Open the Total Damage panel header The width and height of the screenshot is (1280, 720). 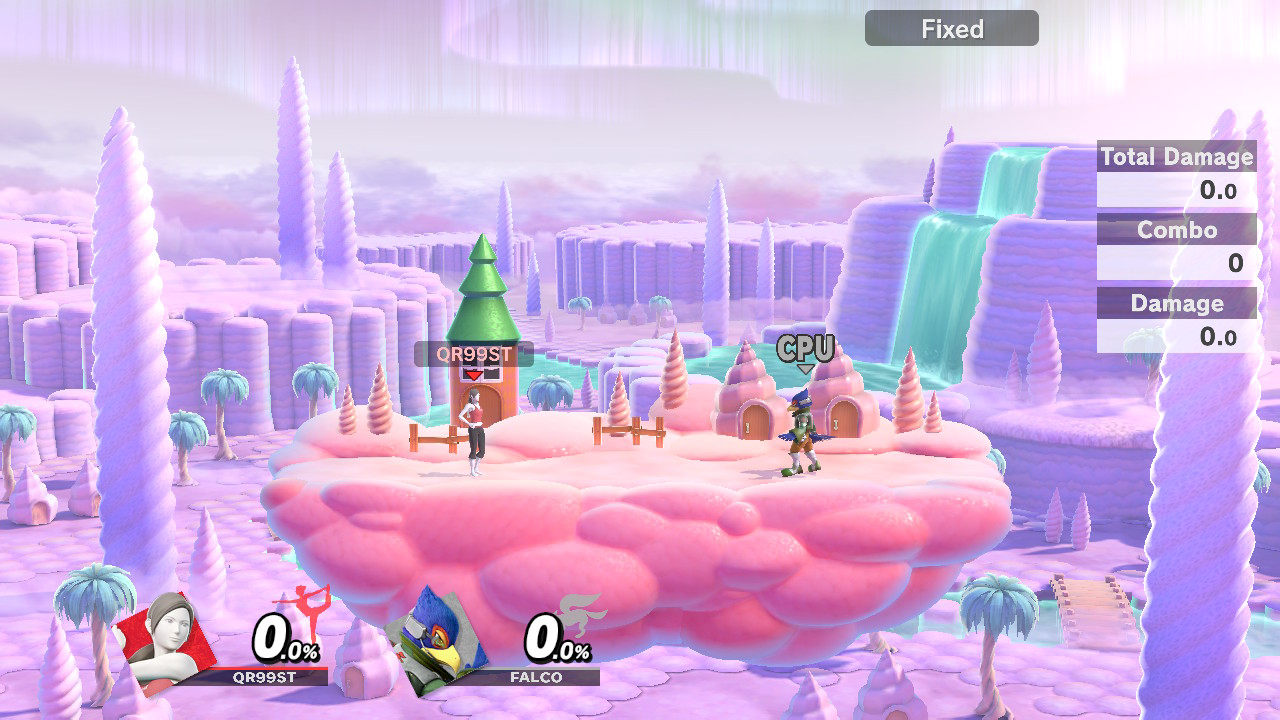[1176, 156]
